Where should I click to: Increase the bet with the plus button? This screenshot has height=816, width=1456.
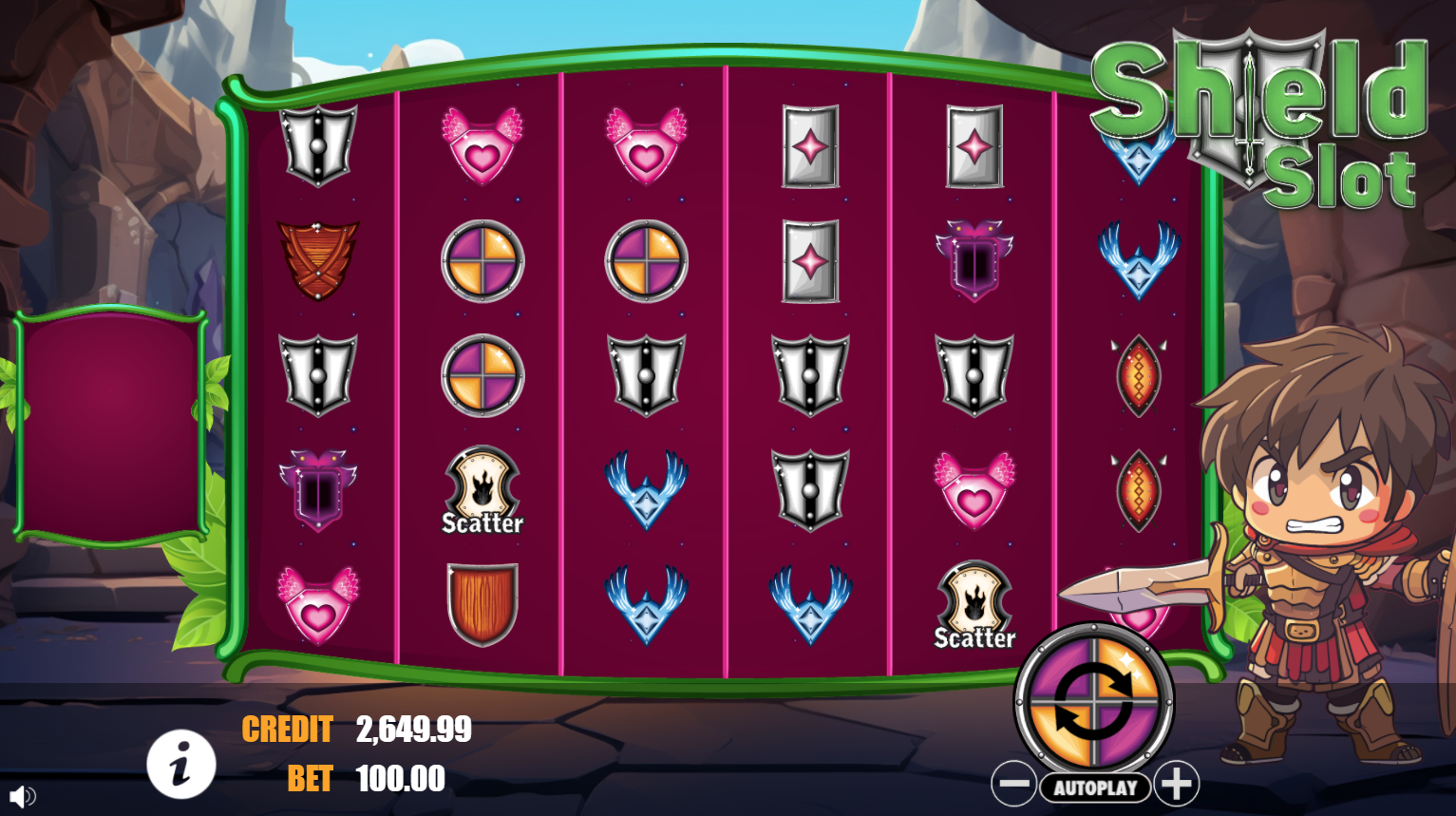pos(1177,785)
